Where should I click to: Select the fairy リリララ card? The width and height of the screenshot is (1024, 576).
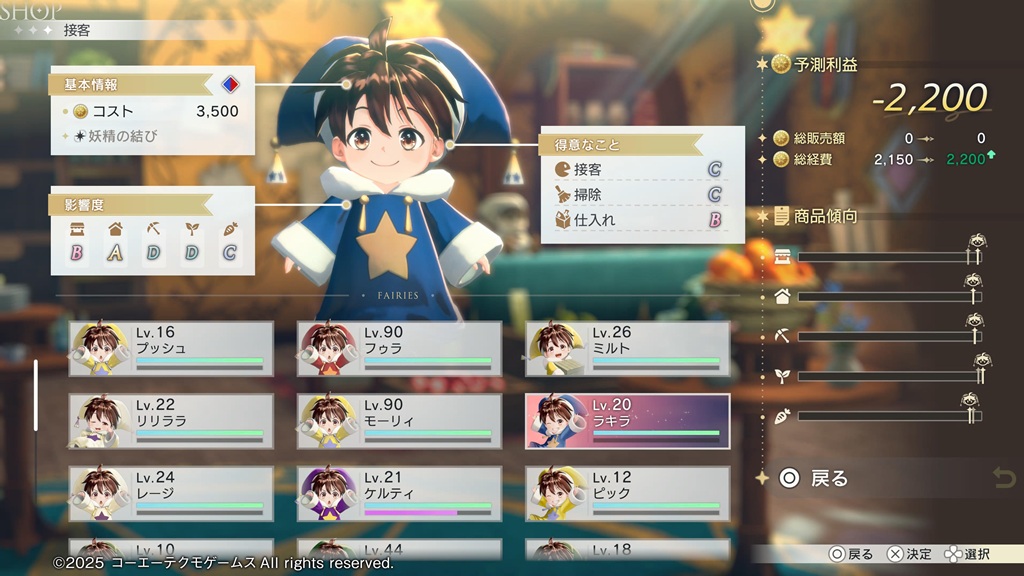[171, 421]
